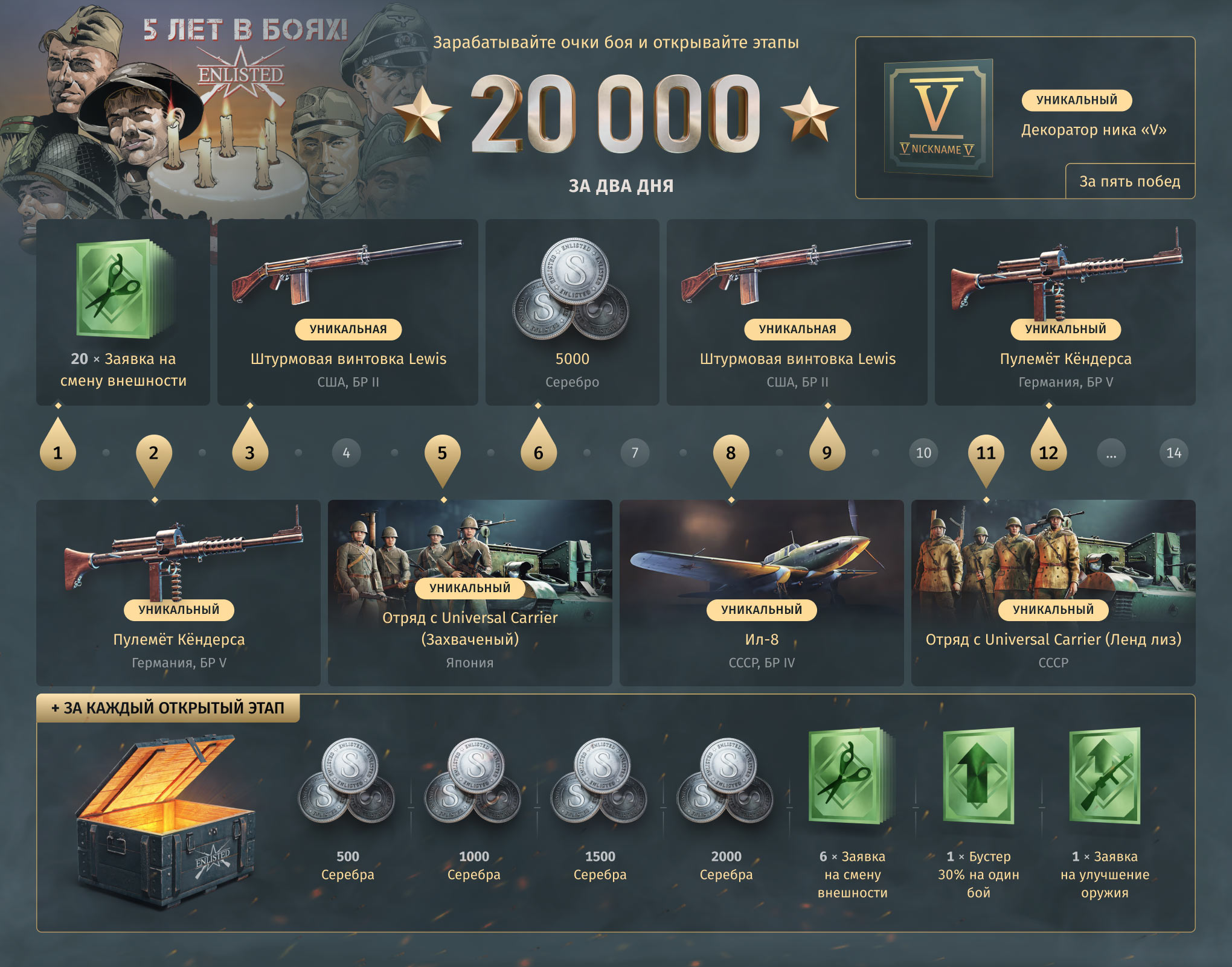This screenshot has height=967, width=1232.
Task: Open the 20× appearance change order reward
Action: click(x=123, y=311)
